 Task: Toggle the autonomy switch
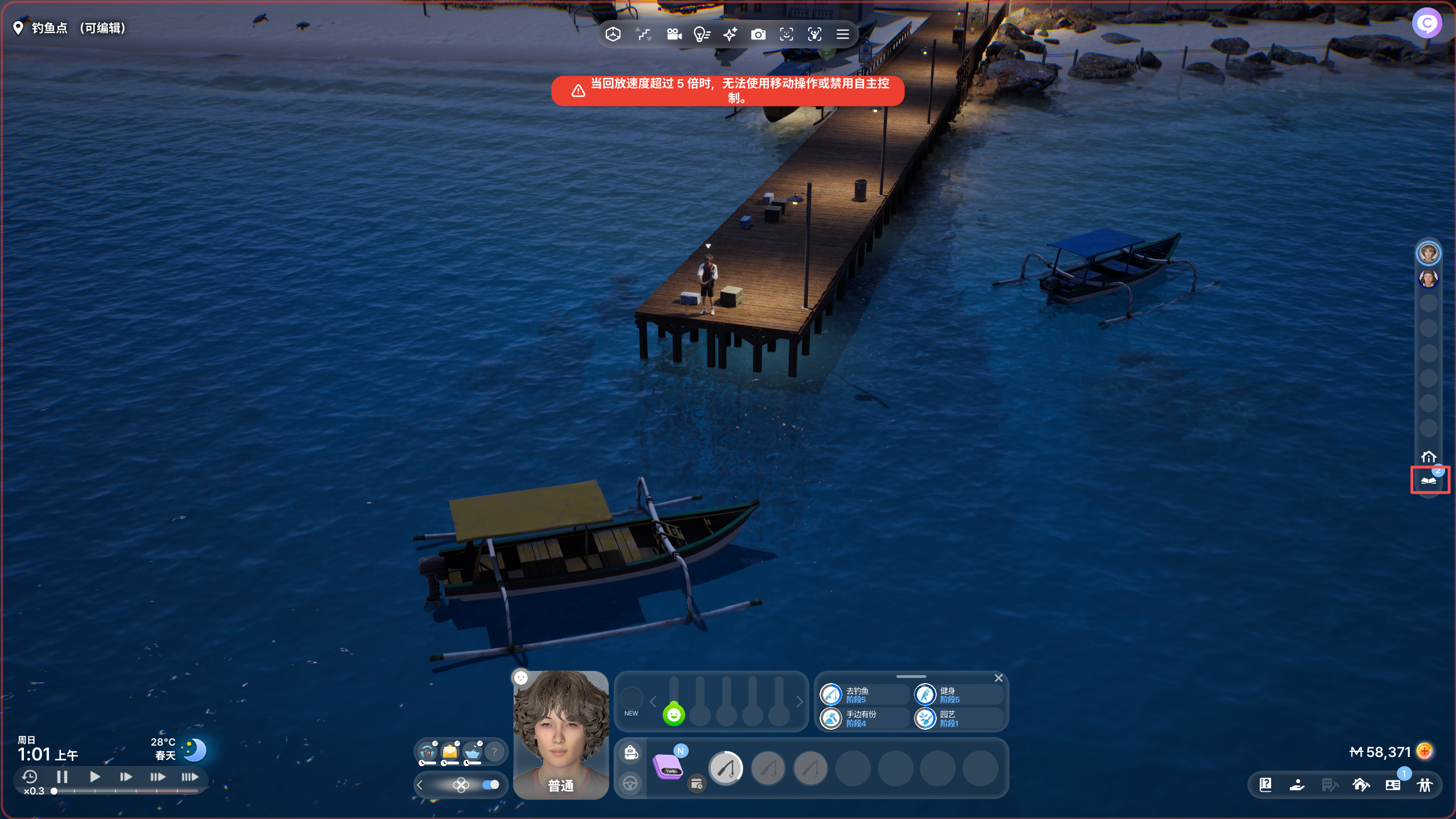(x=490, y=785)
